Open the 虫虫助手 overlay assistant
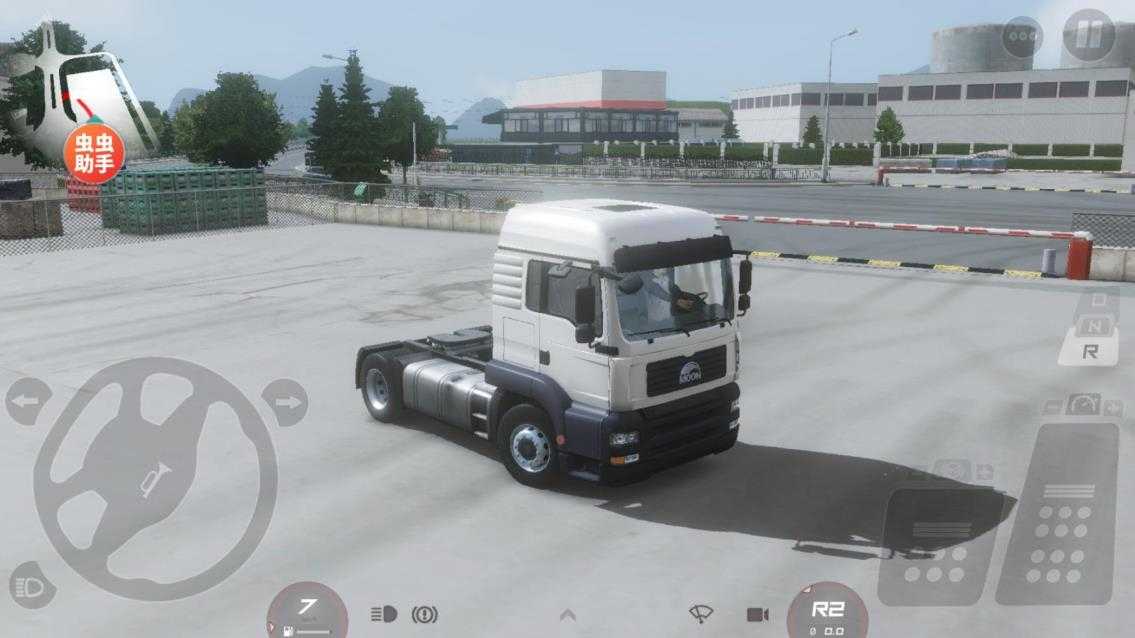 (x=94, y=152)
